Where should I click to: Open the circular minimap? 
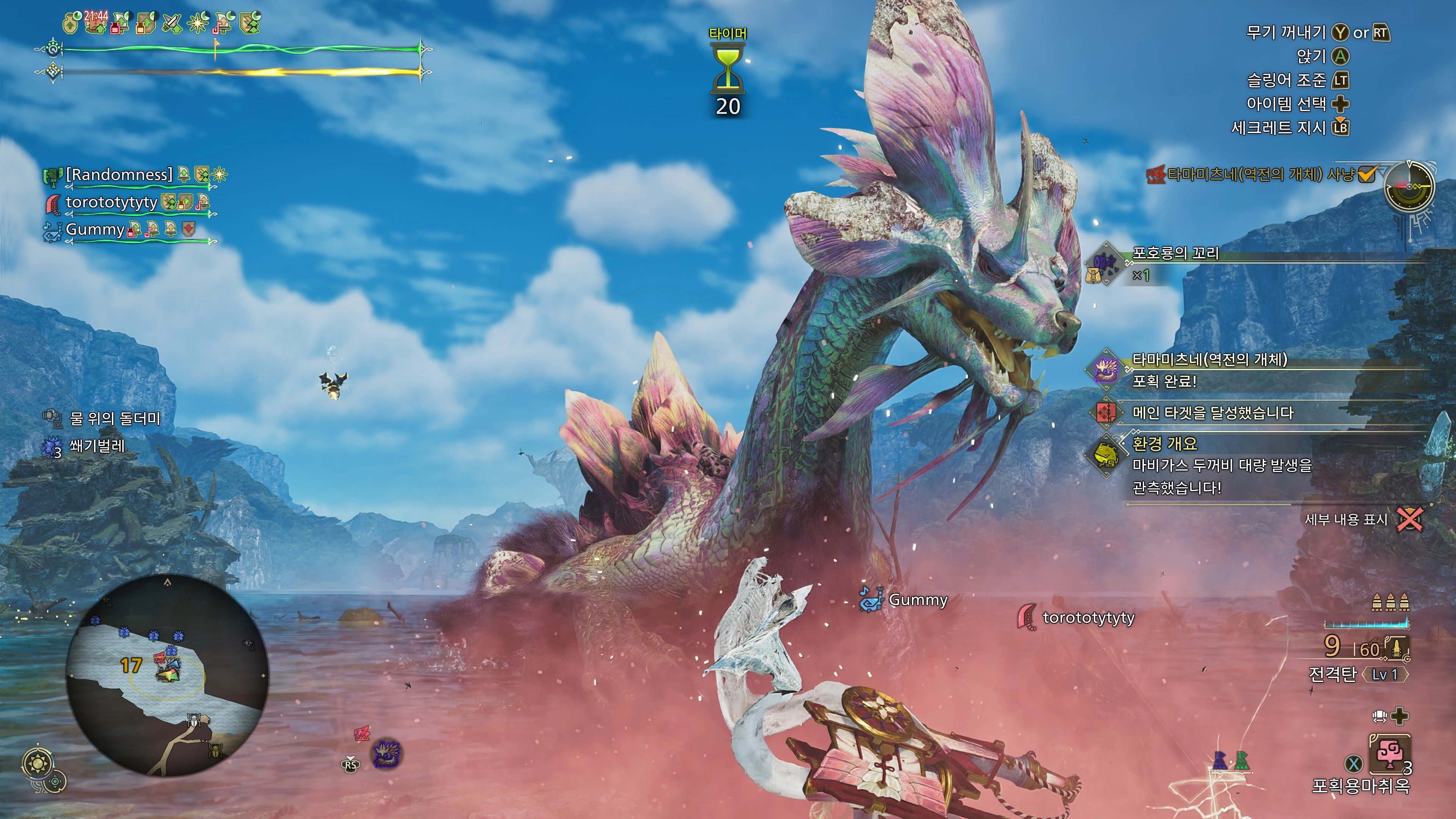pyautogui.click(x=167, y=675)
